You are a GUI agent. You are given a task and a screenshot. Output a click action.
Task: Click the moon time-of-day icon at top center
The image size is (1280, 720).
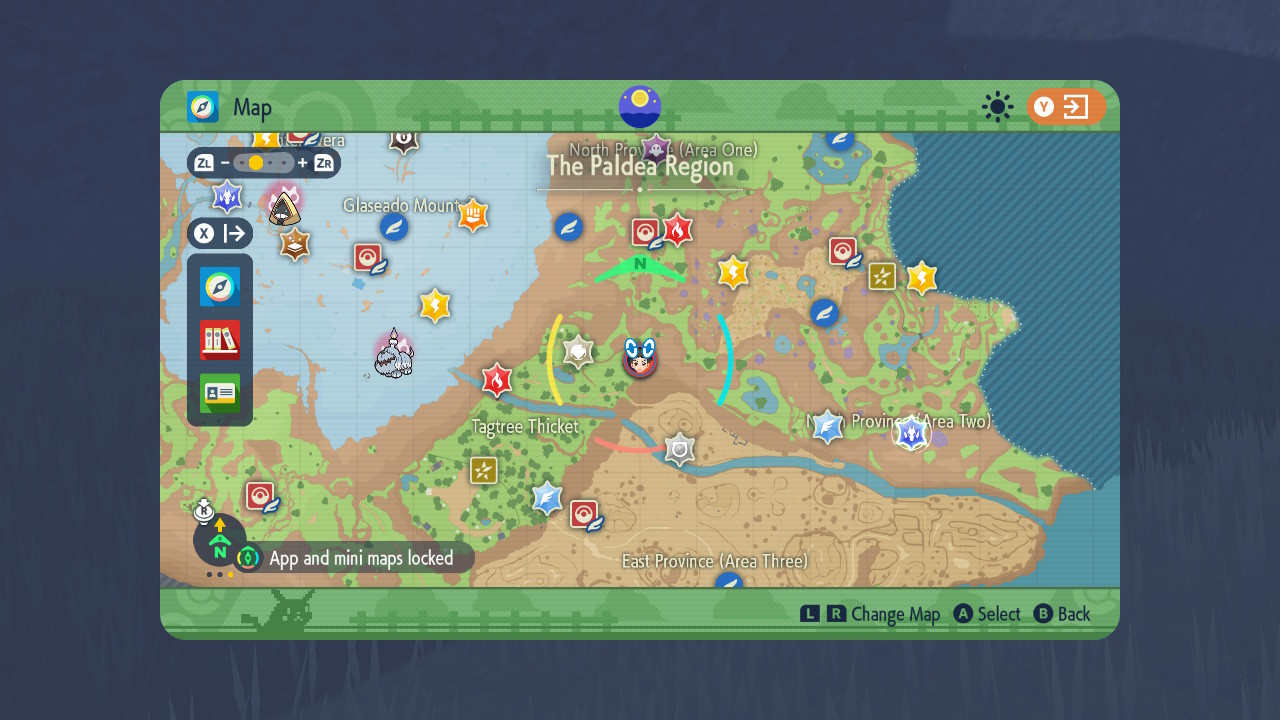[639, 107]
